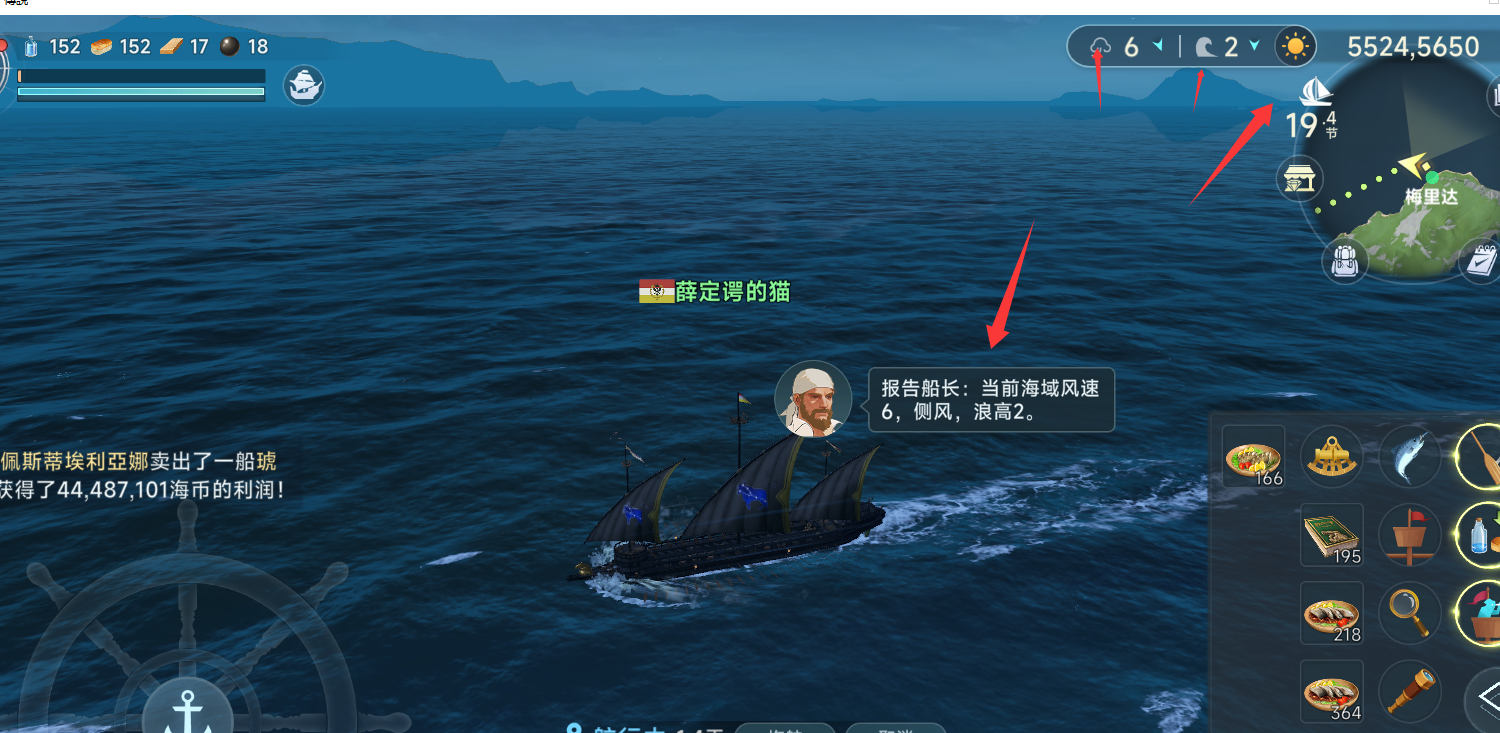The image size is (1500, 733).
Task: Expand the wind speed dropdown next to 6
Action: point(1158,45)
